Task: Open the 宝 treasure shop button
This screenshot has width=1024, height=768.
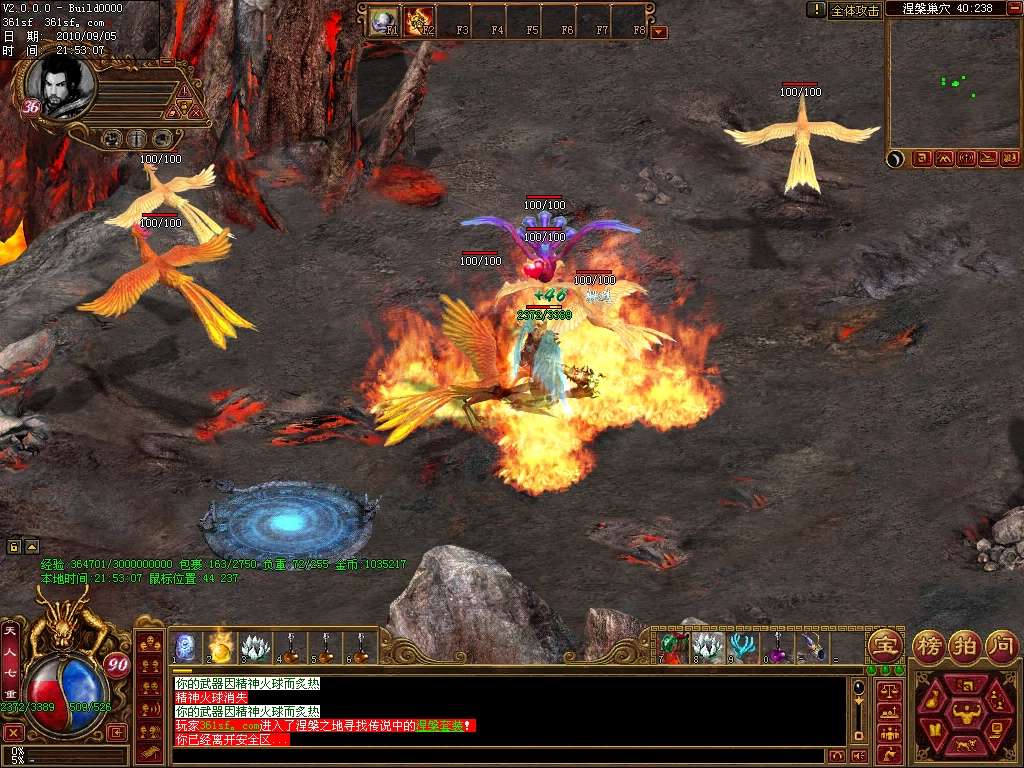Action: click(885, 644)
